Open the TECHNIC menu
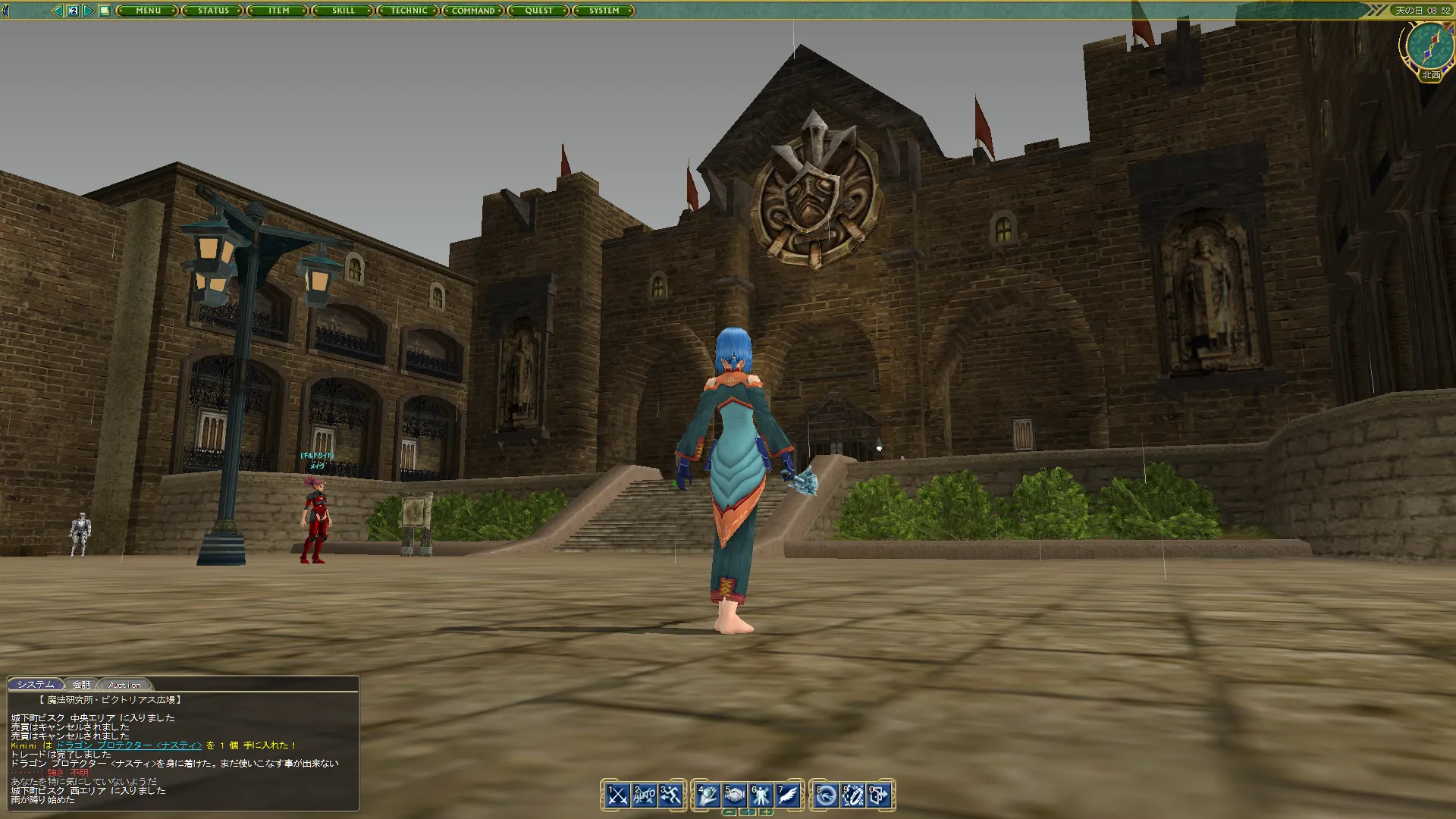 coord(409,11)
